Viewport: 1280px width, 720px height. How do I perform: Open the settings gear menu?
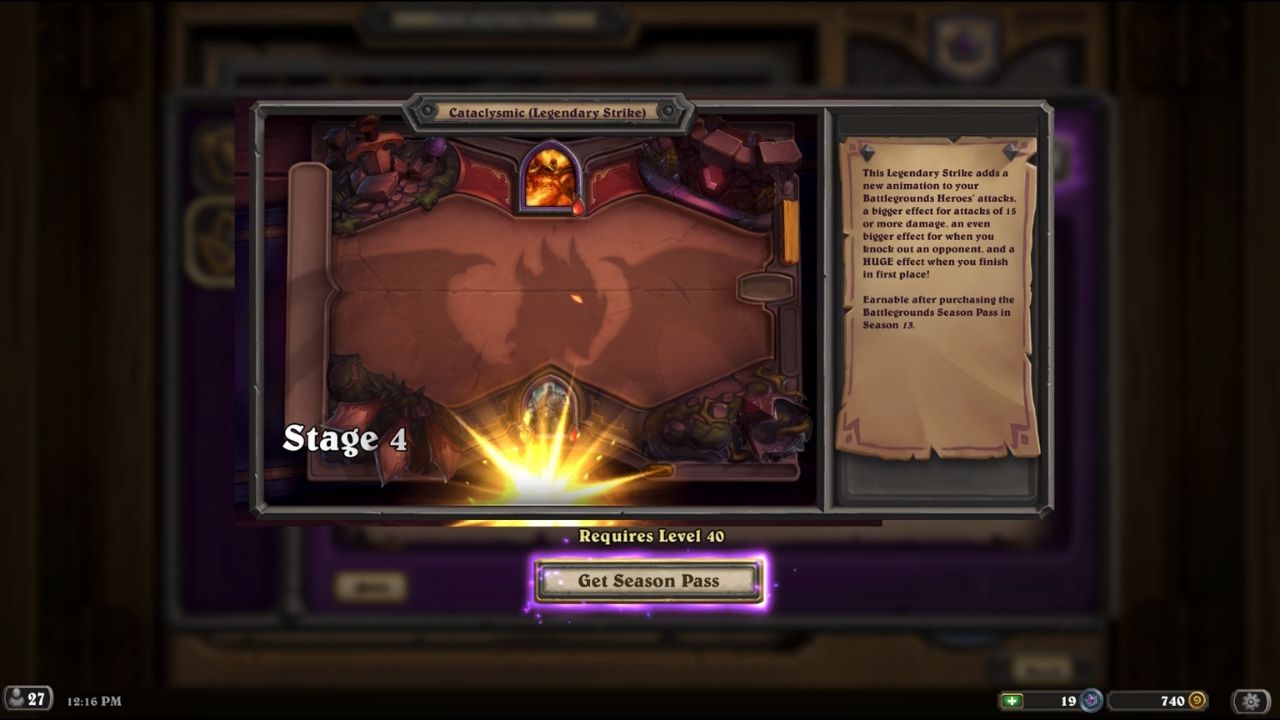pyautogui.click(x=1251, y=701)
